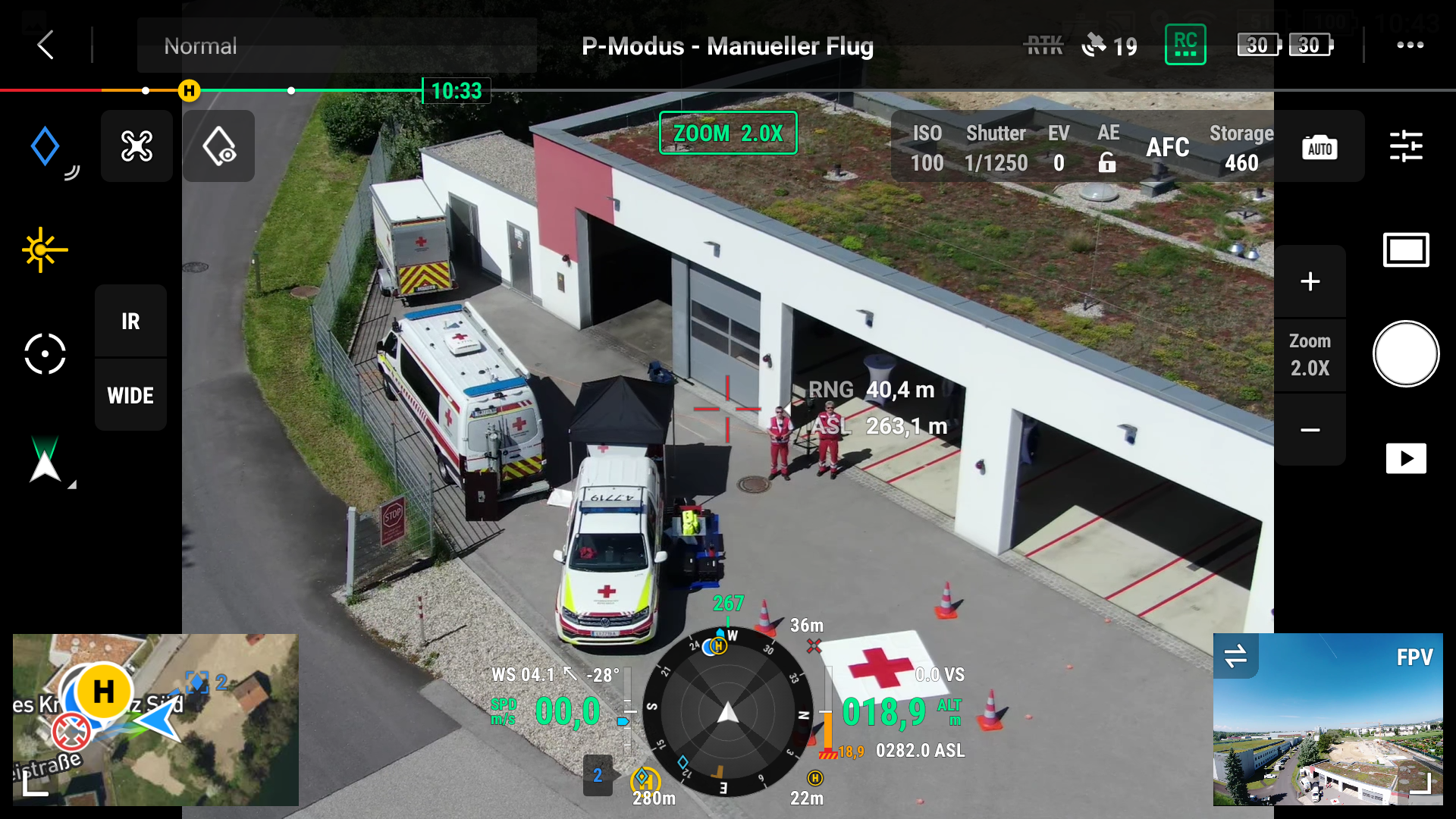This screenshot has width=1456, height=819.
Task: Open camera settings sliders icon
Action: [x=1405, y=146]
